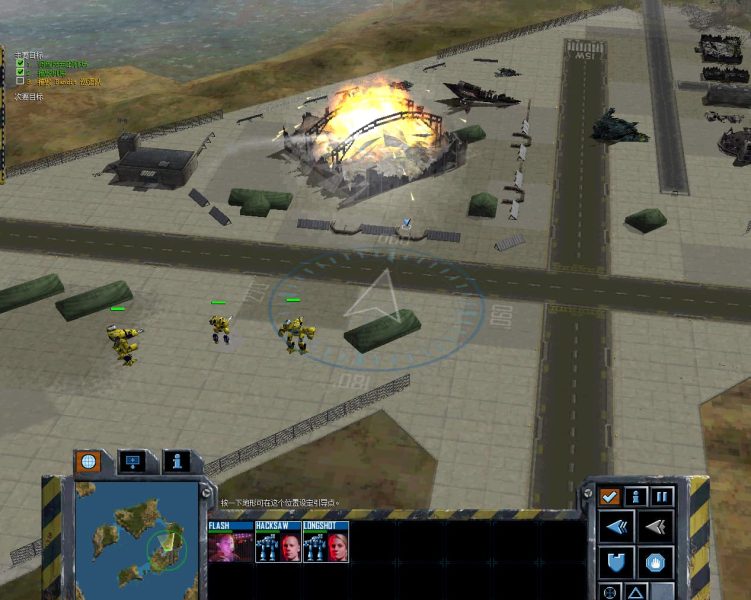Choose the blue shield guard command
Viewport: 751px width, 600px height.
coord(617,562)
